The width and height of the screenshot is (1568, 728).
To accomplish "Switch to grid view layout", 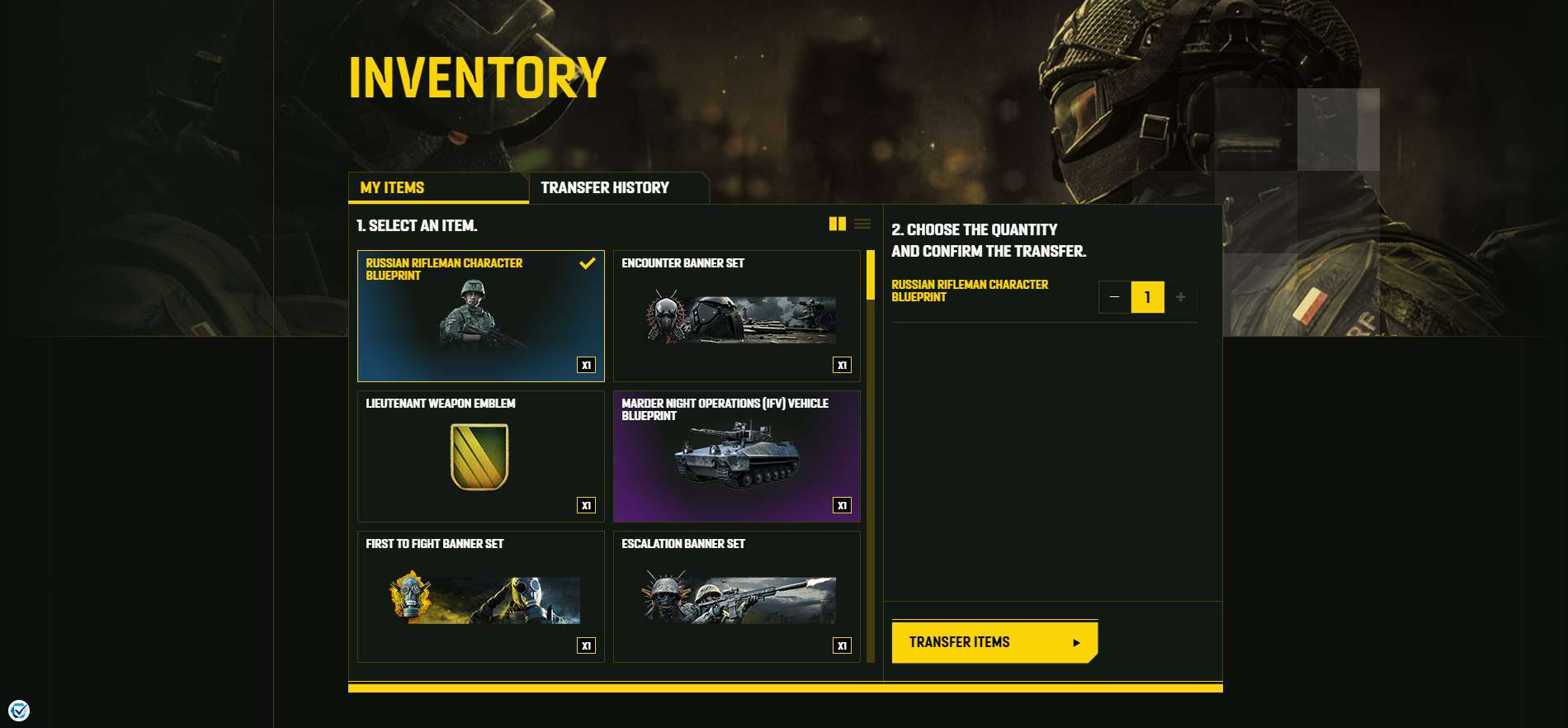I will (837, 224).
